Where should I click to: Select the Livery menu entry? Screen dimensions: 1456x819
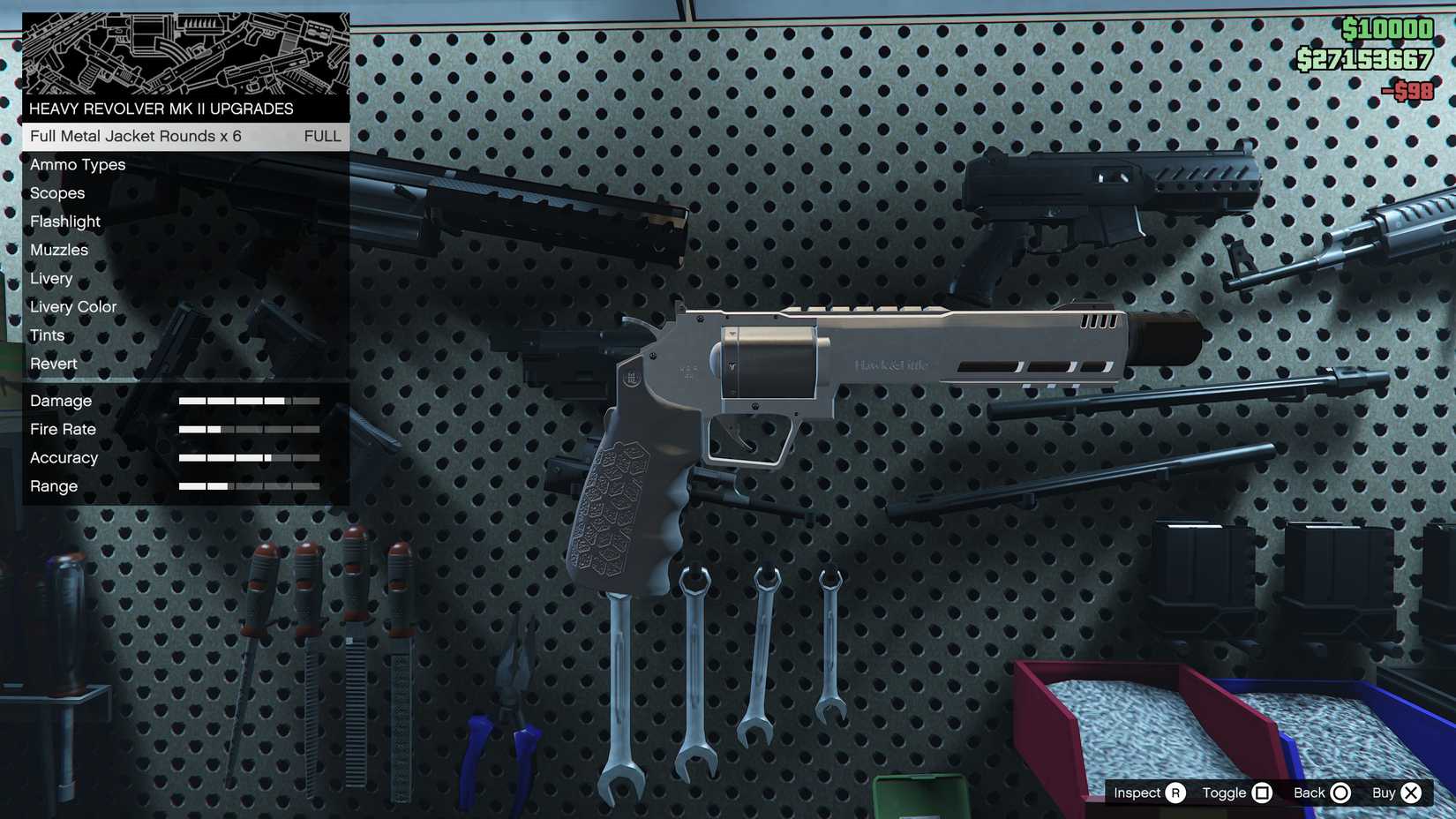click(50, 278)
